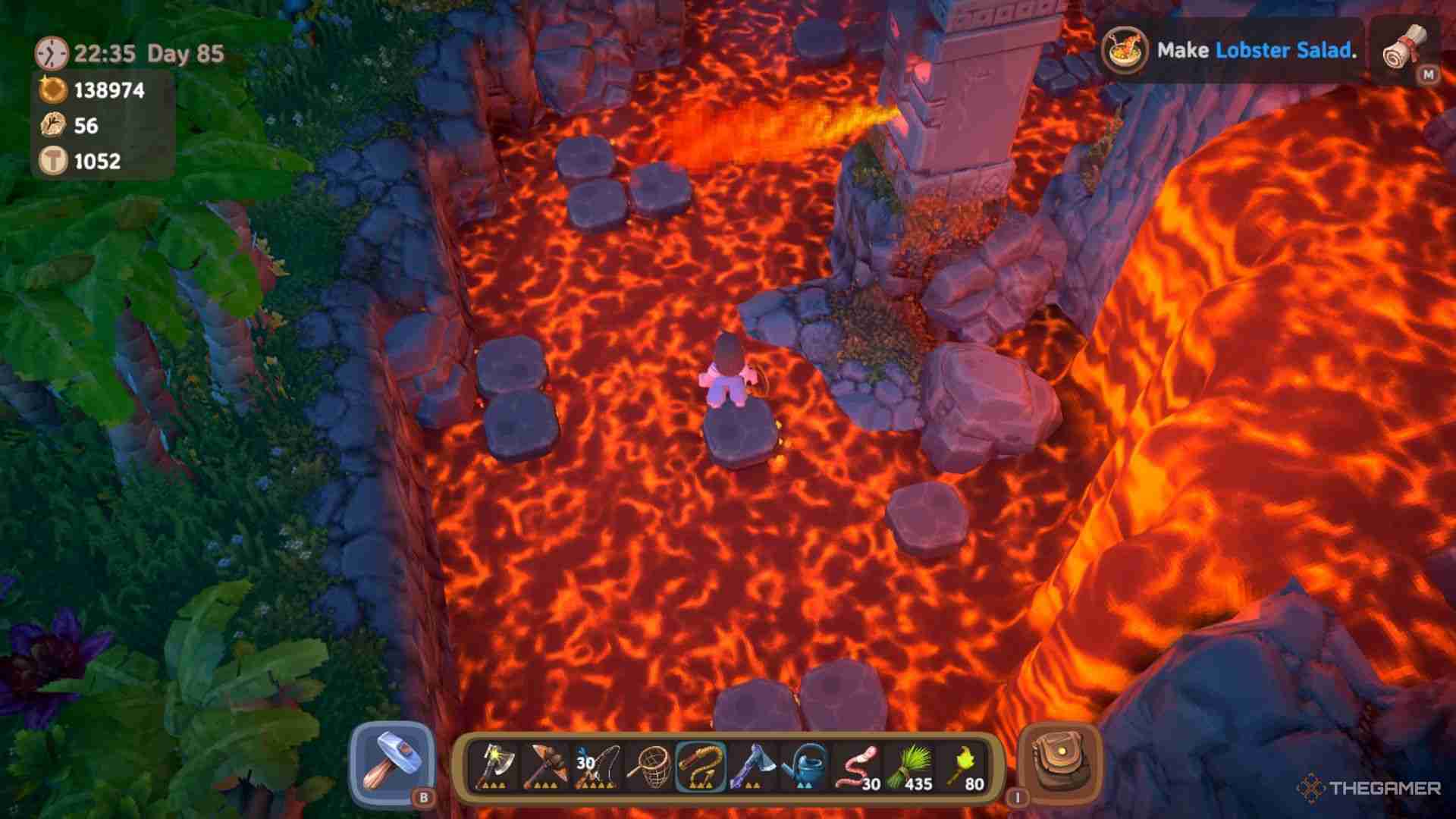Image resolution: width=1456 pixels, height=819 pixels.
Task: Select the pickaxe hotbar slot
Action: pyautogui.click(x=544, y=767)
